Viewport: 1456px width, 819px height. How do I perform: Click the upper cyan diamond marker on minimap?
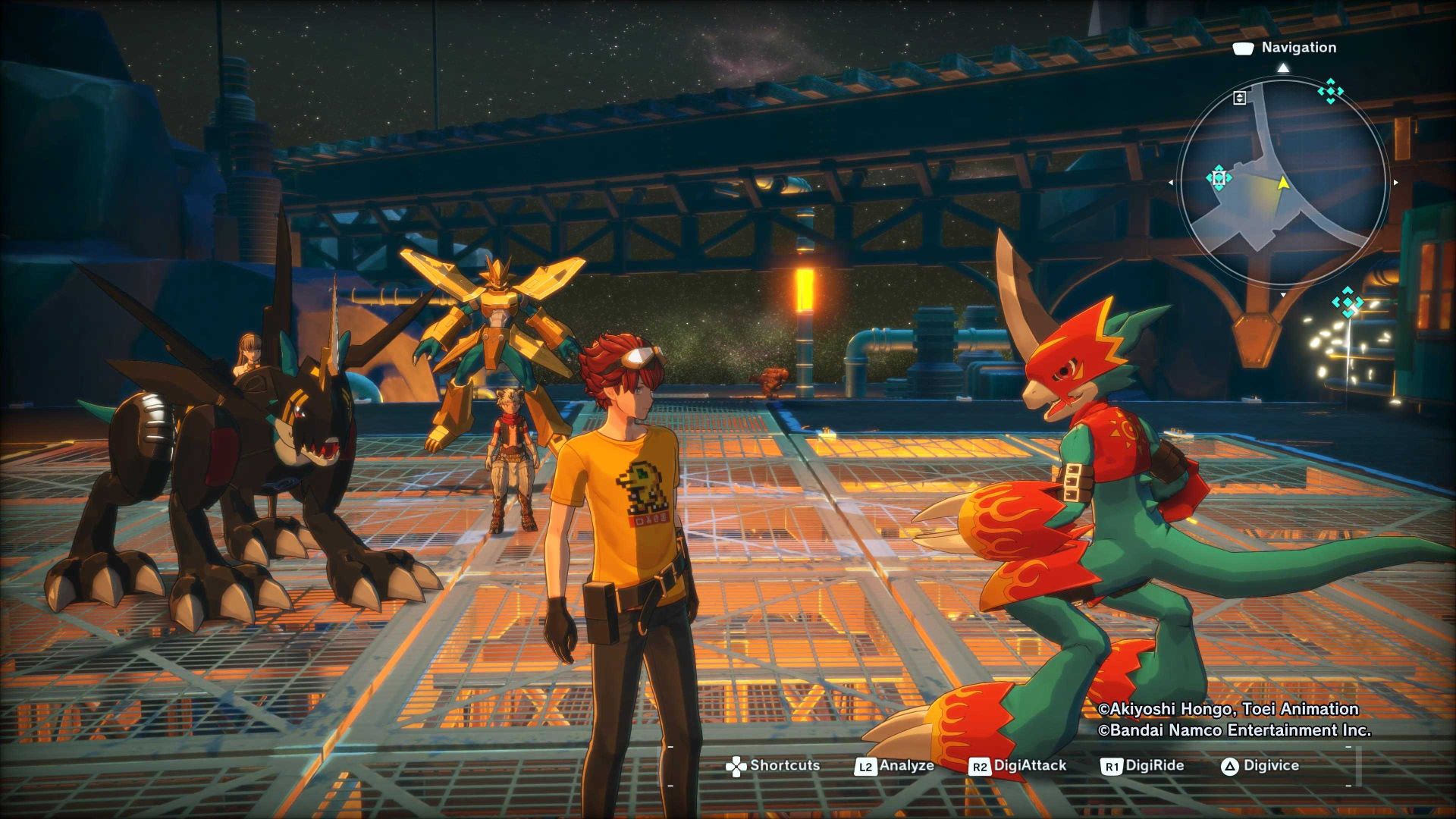point(1330,90)
